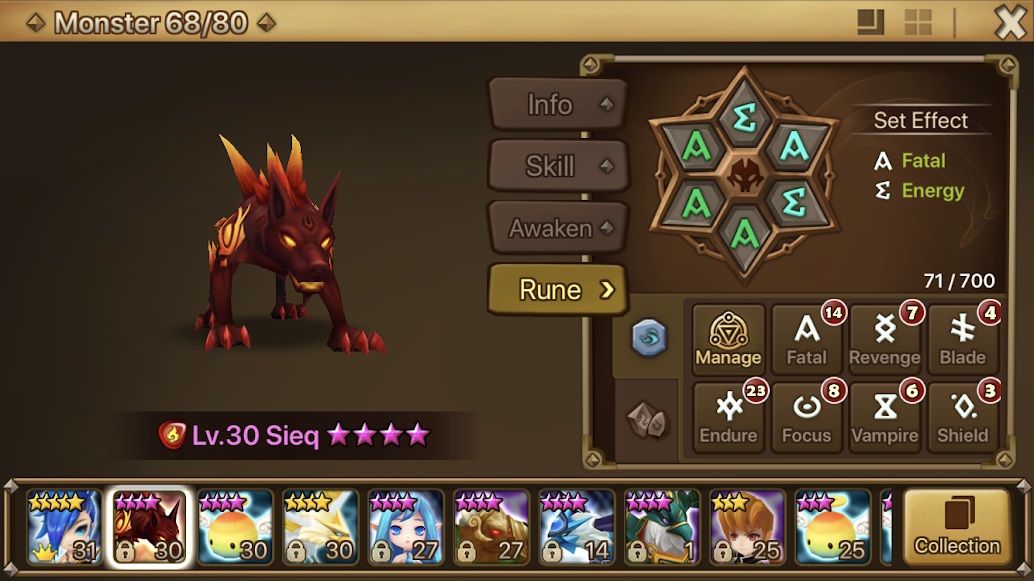The width and height of the screenshot is (1034, 581).
Task: Choose the level 14 monster thumbnail
Action: (x=577, y=527)
